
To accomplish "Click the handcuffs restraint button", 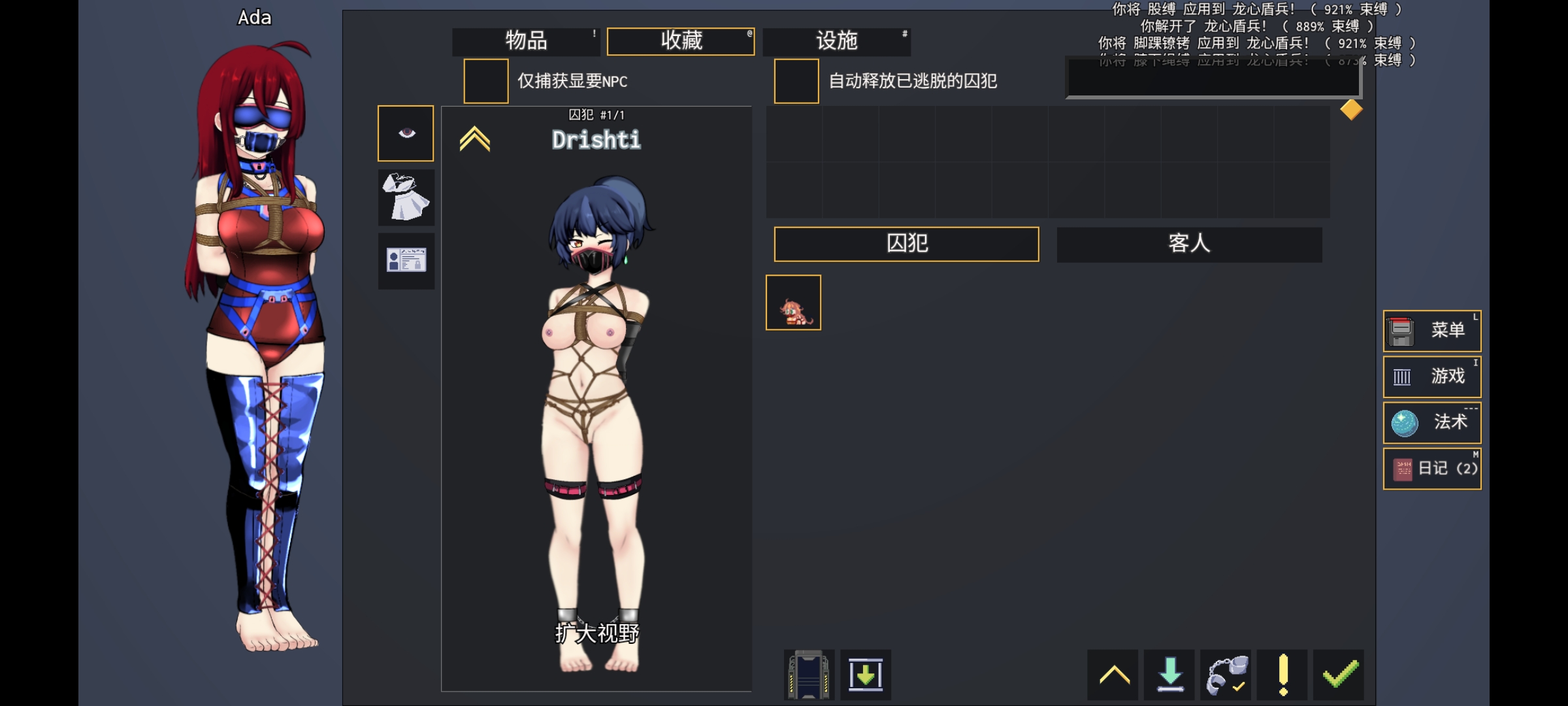I will click(1226, 674).
